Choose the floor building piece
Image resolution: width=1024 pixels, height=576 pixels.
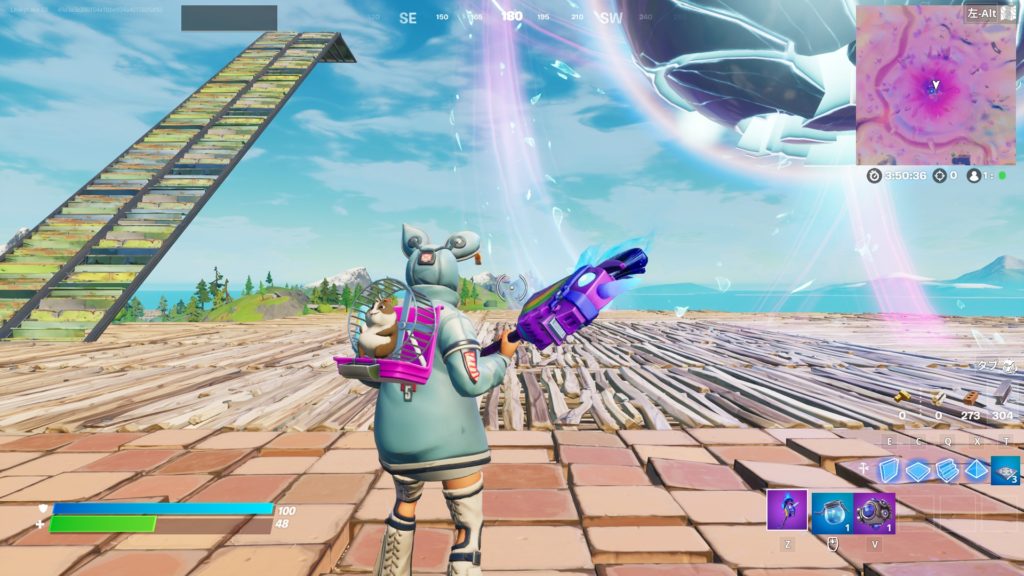click(918, 470)
